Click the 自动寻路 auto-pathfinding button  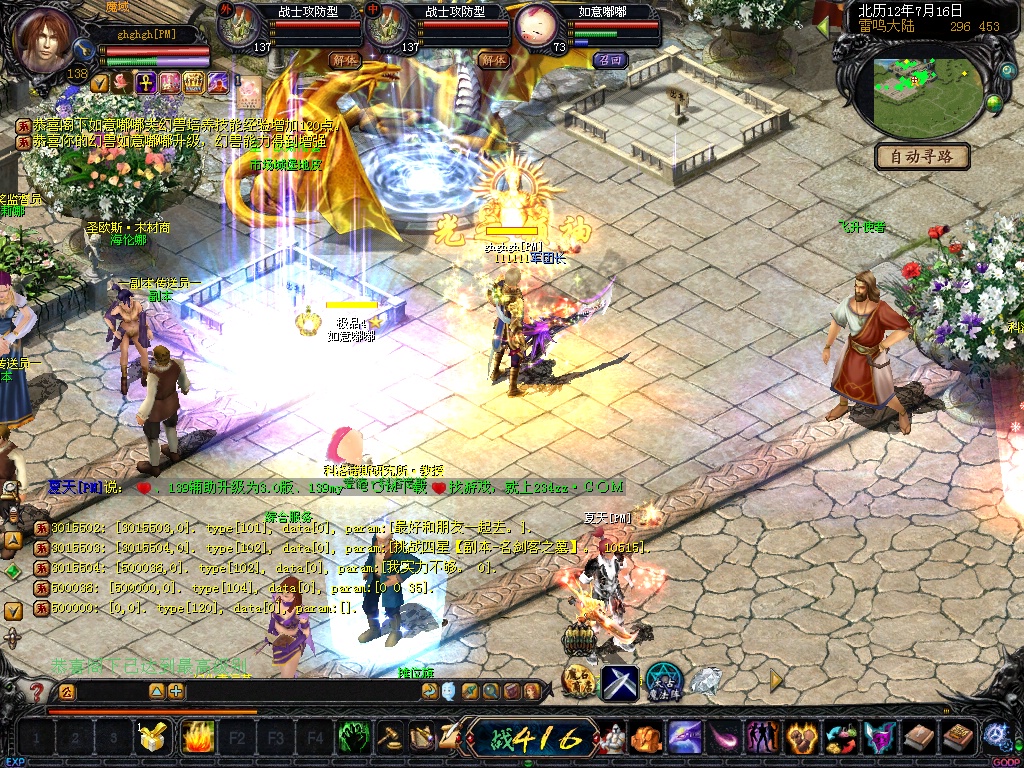coord(922,156)
